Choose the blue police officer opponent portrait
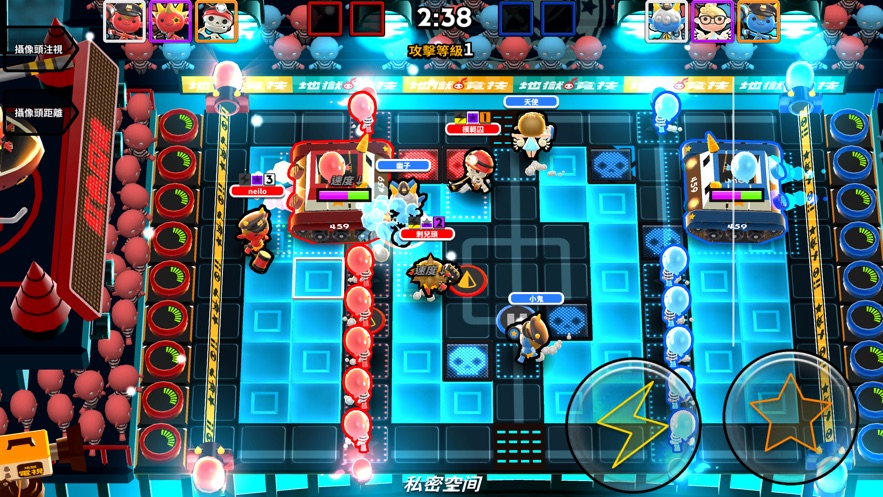Screen dimensions: 883x497 click(x=757, y=20)
